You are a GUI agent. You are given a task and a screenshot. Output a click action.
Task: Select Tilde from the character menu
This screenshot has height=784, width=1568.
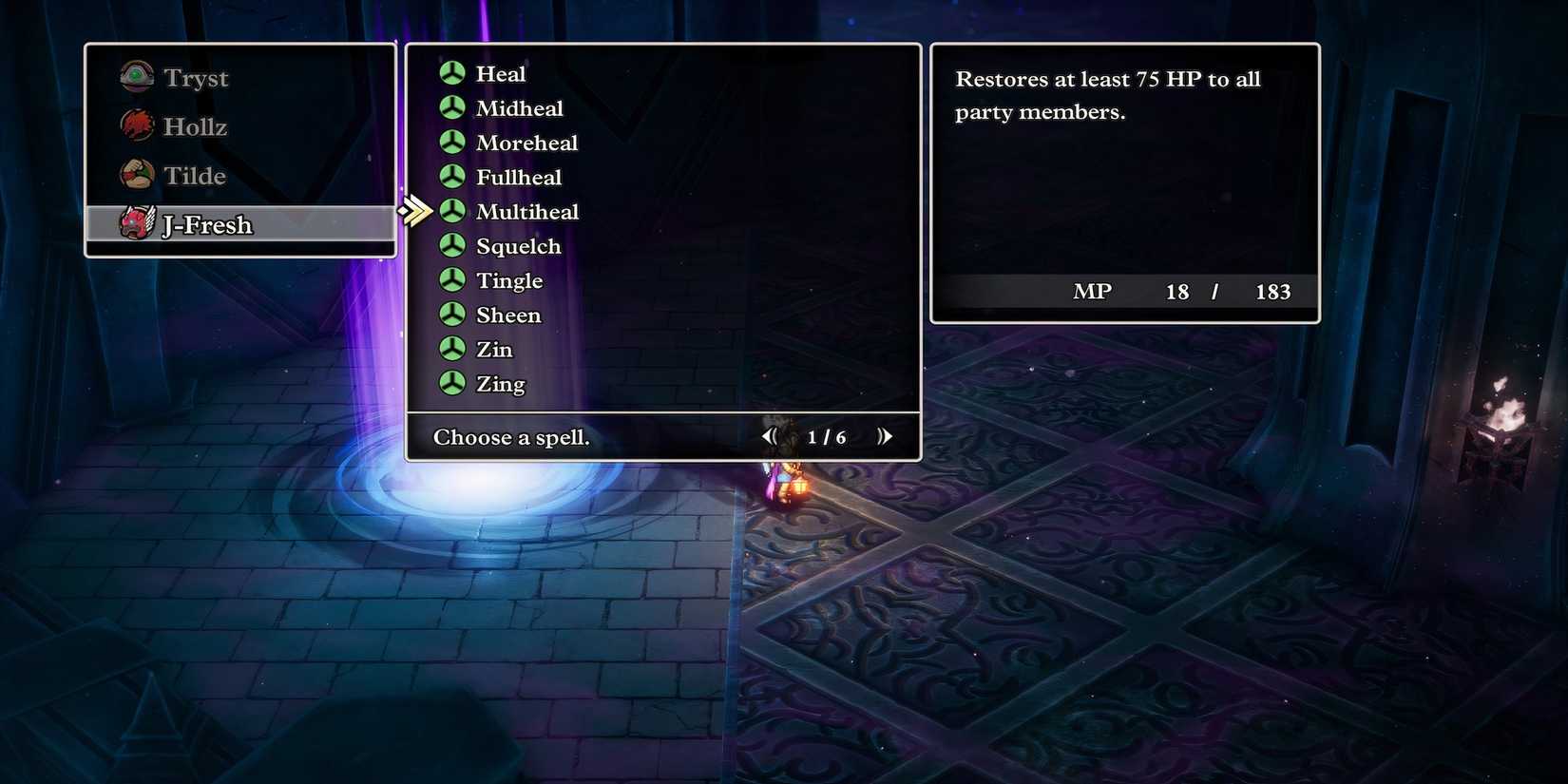(x=194, y=175)
